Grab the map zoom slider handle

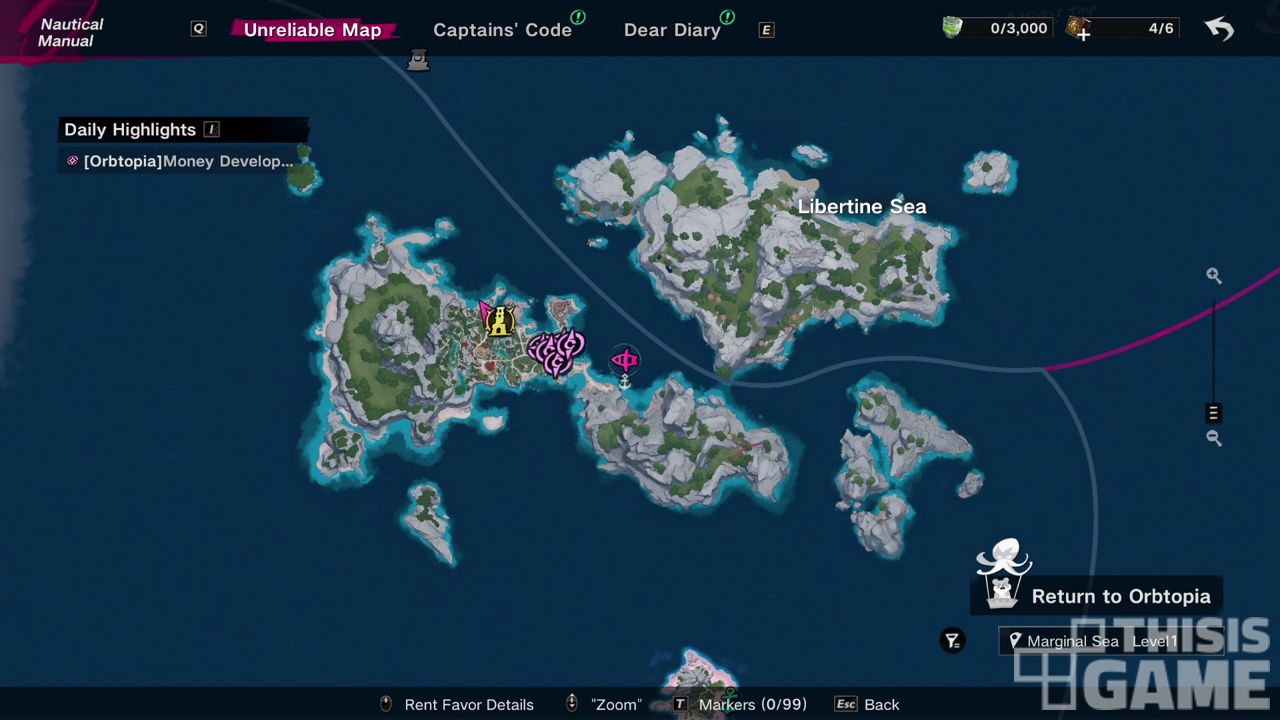(1213, 413)
